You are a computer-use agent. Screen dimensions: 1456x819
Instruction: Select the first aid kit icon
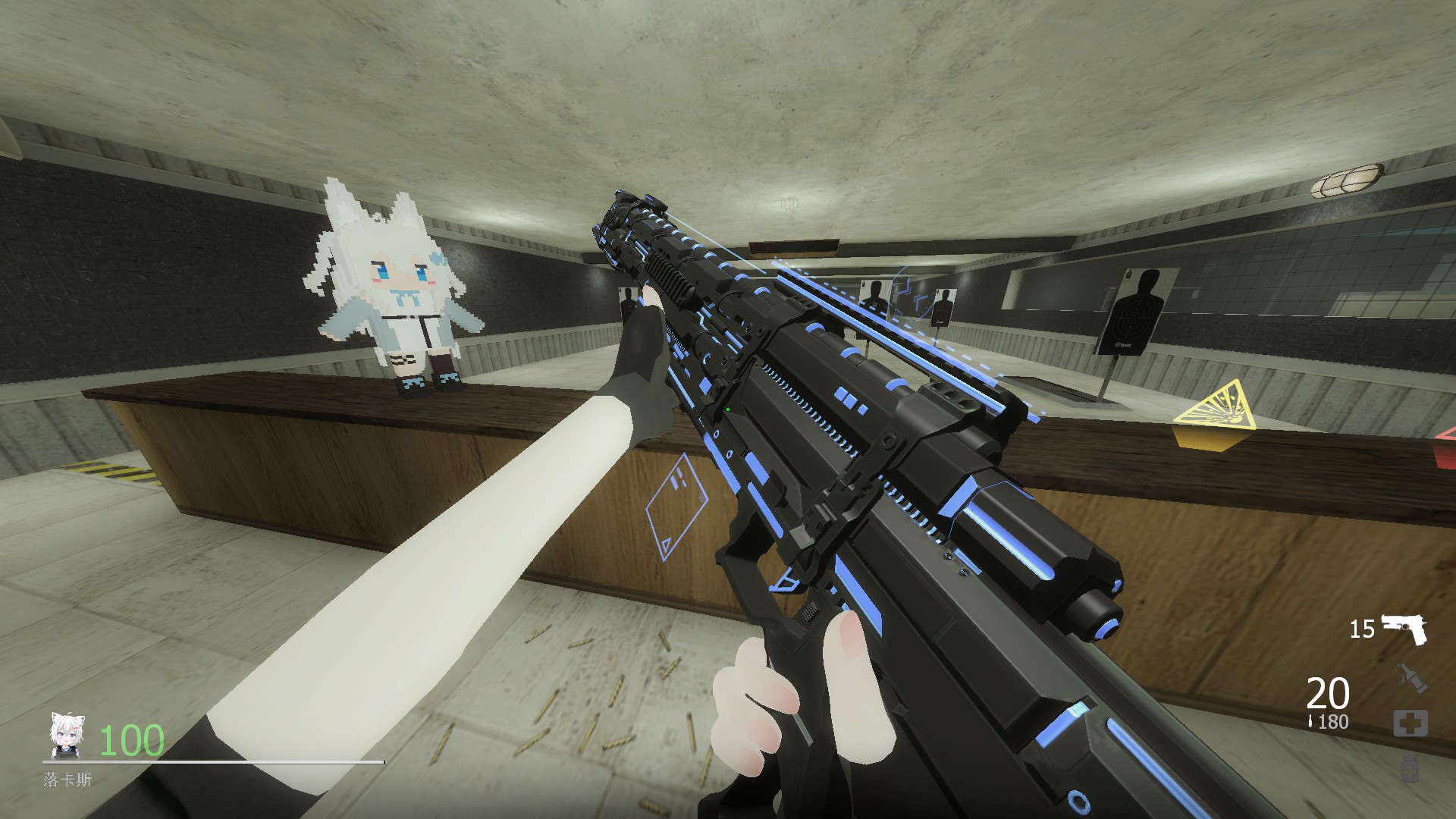pos(1410,723)
